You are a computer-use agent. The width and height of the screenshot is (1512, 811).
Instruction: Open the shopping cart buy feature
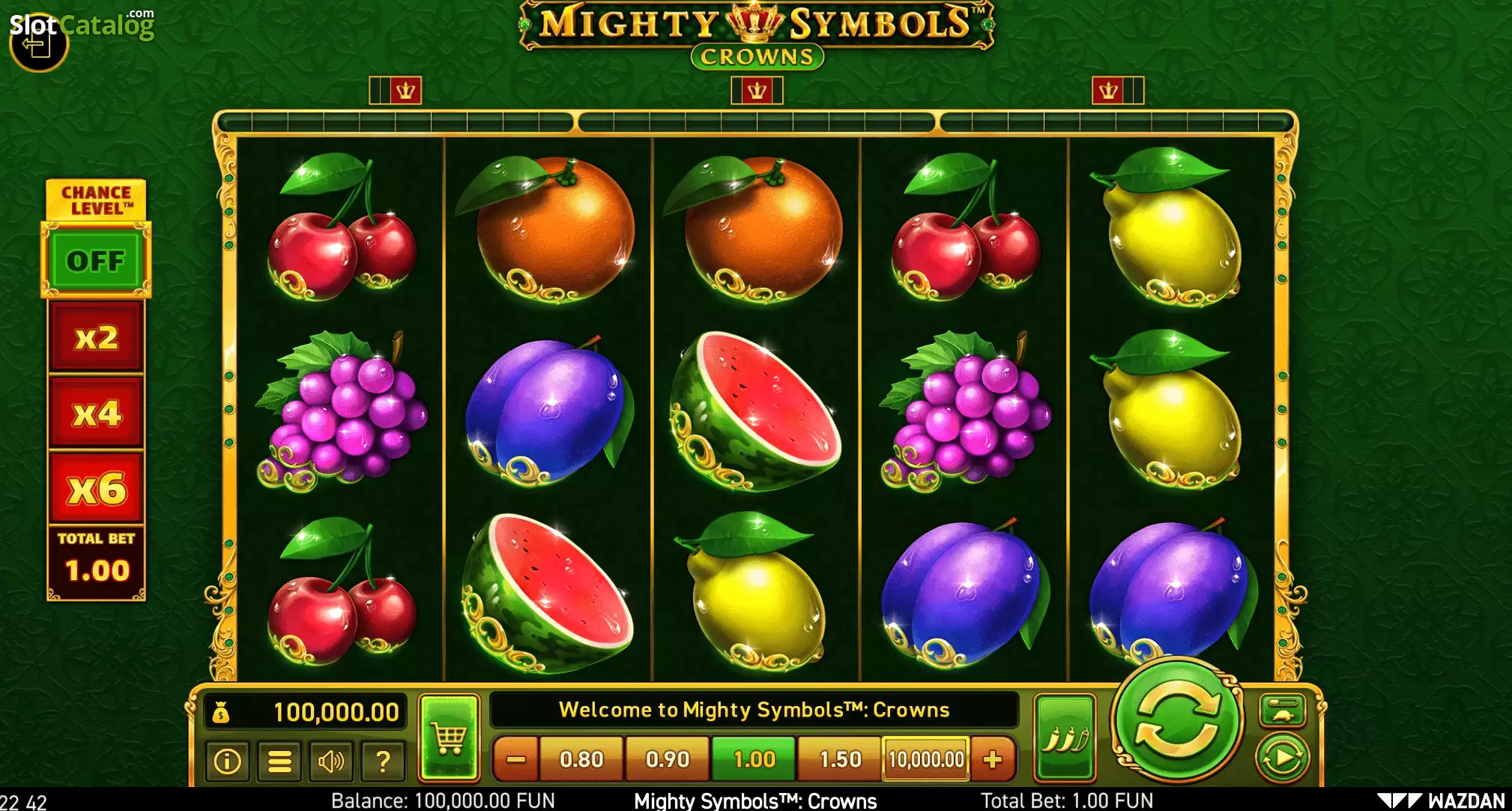pyautogui.click(x=449, y=738)
